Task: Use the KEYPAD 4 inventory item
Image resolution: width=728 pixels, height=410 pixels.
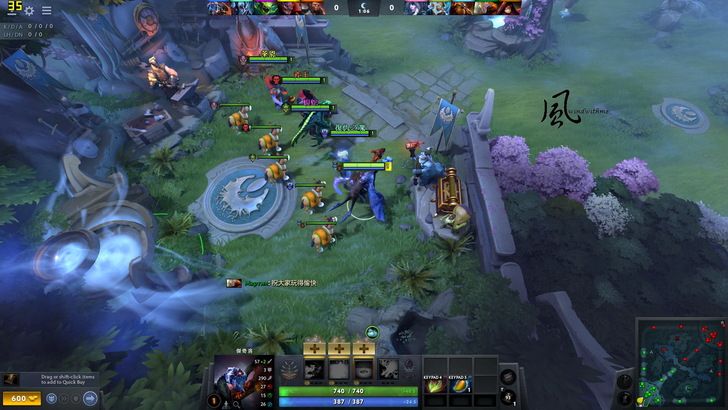Action: tap(437, 385)
